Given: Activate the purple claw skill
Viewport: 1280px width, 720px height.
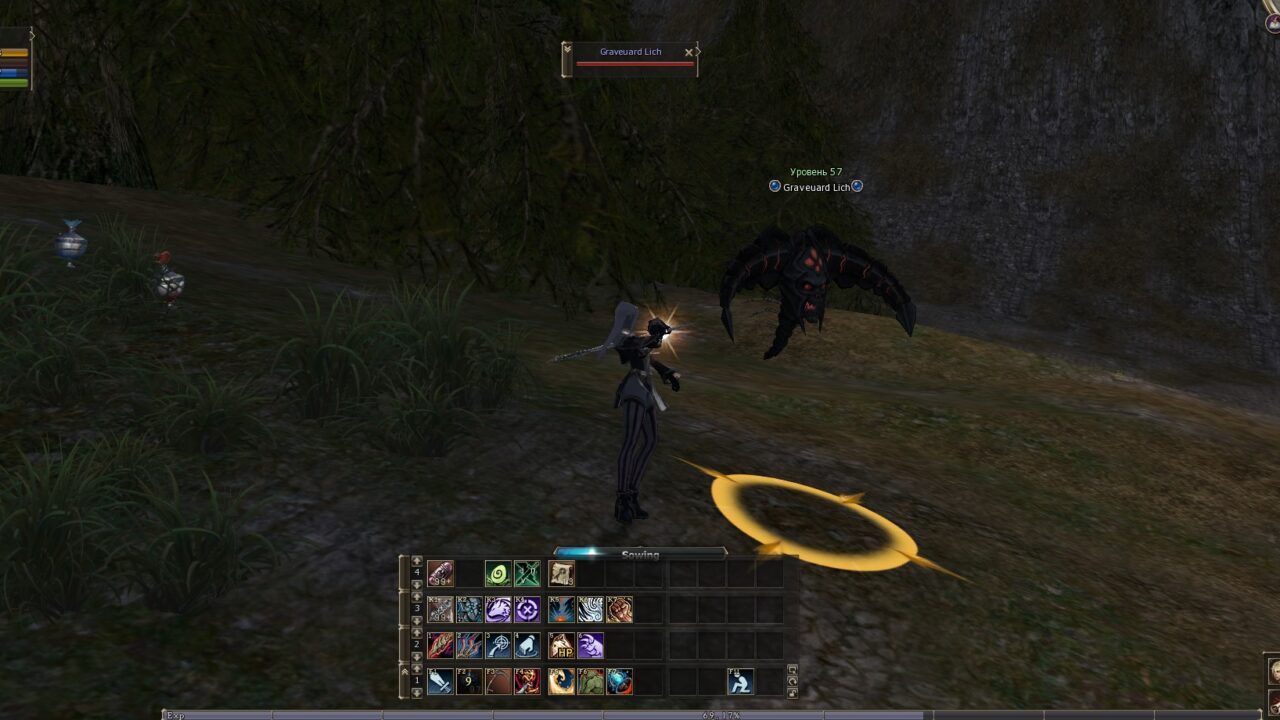Looking at the screenshot, I should [590, 646].
